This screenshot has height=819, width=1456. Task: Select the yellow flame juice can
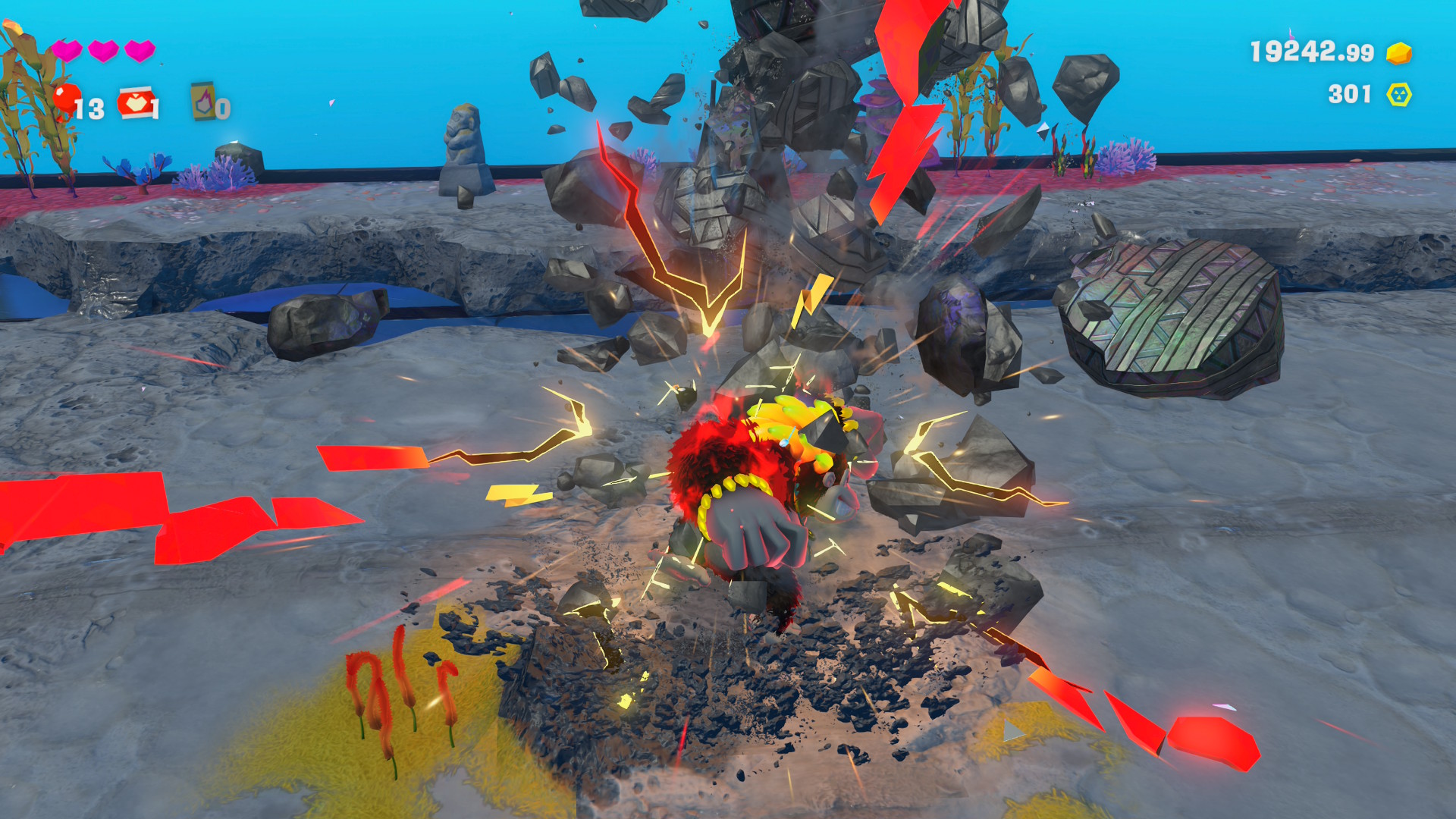202,101
